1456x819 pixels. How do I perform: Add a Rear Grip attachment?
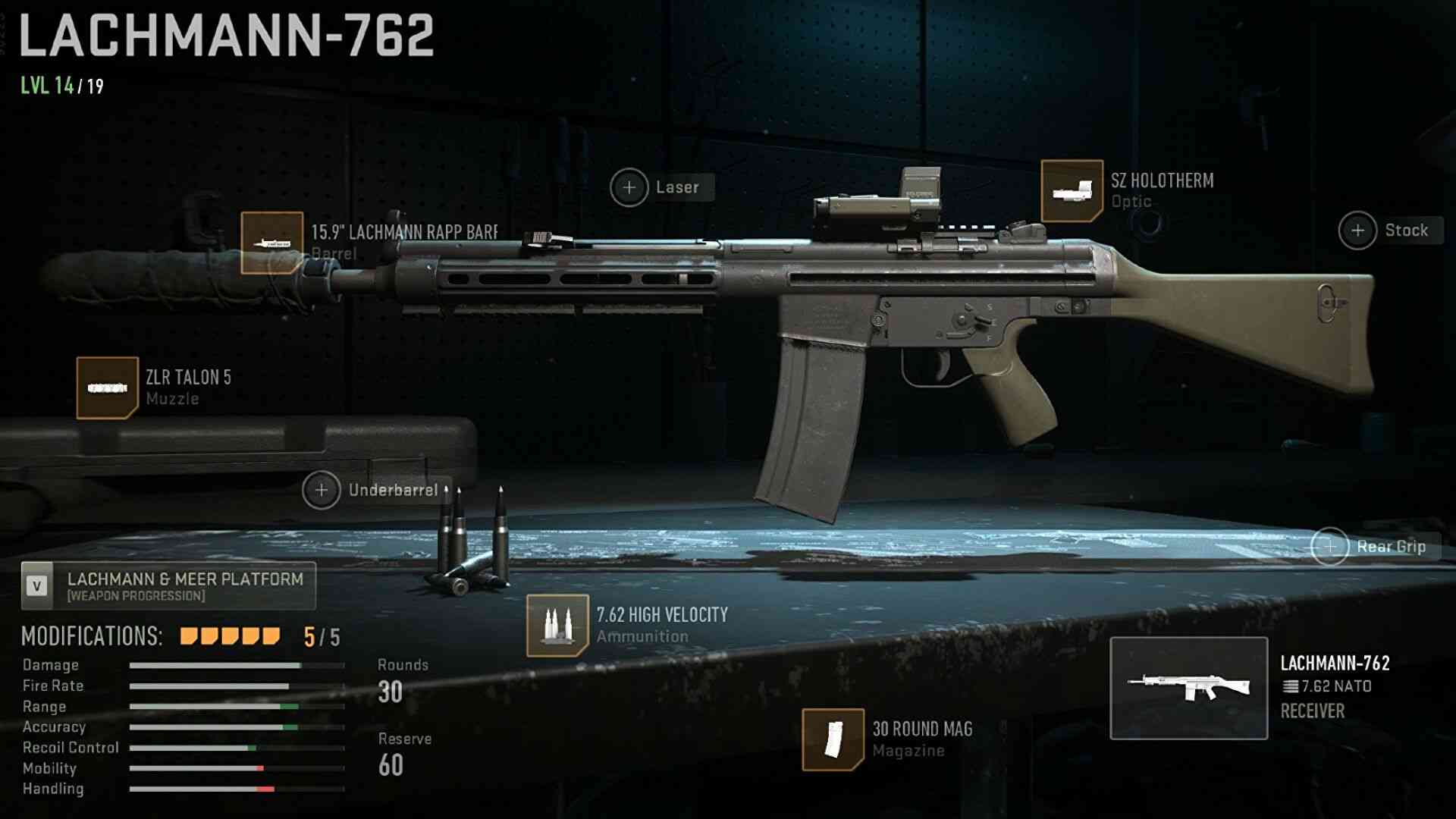[x=1330, y=547]
